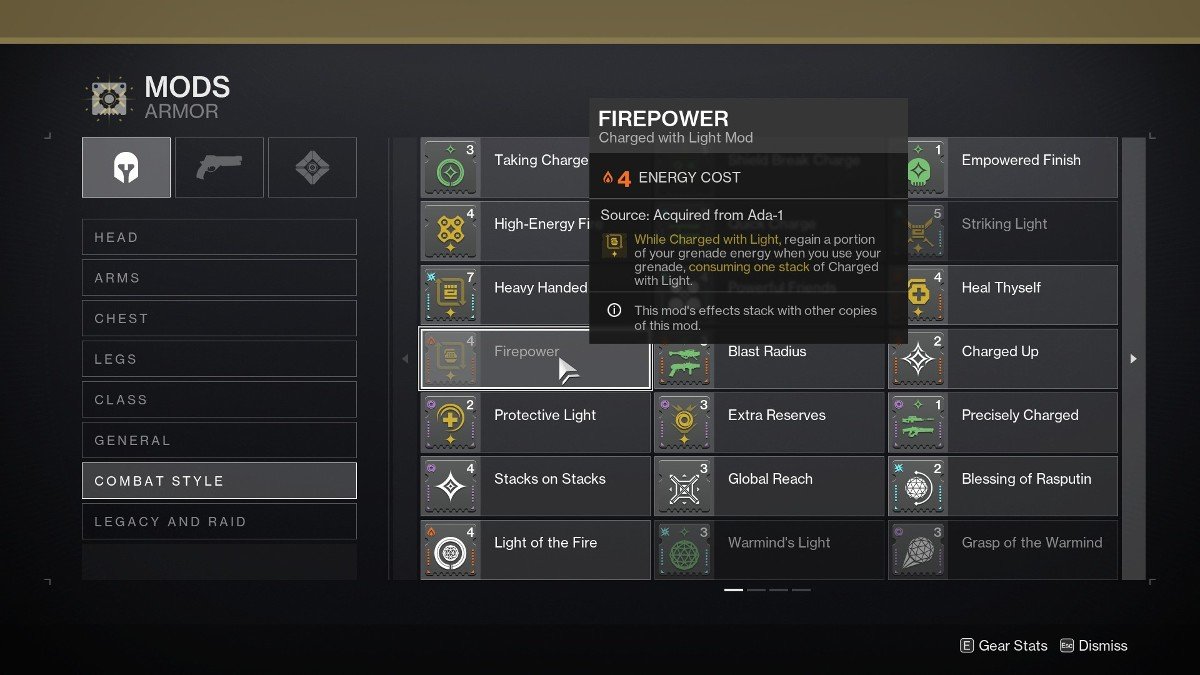Select the Ghost mods tab
This screenshot has width=1200, height=675.
pos(312,167)
